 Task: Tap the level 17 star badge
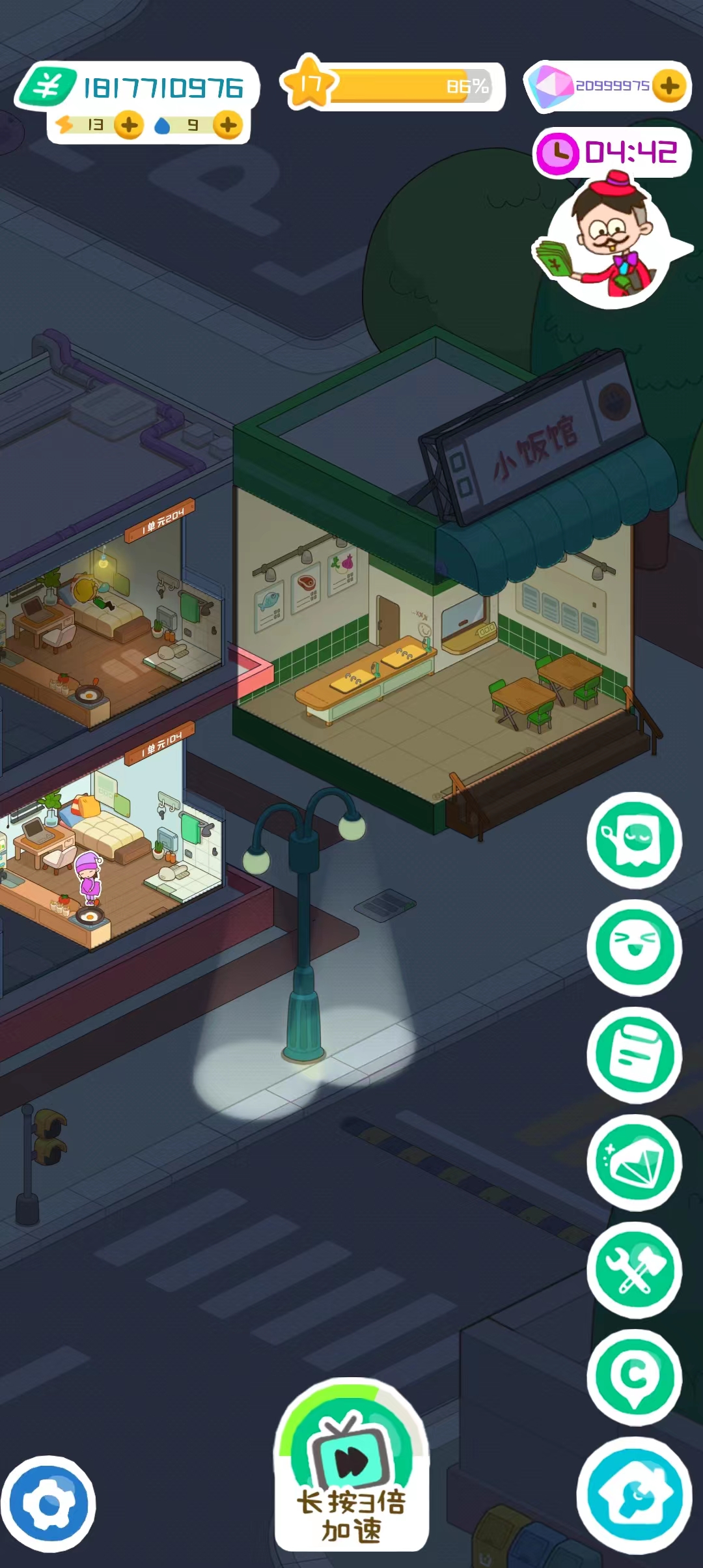coord(310,83)
